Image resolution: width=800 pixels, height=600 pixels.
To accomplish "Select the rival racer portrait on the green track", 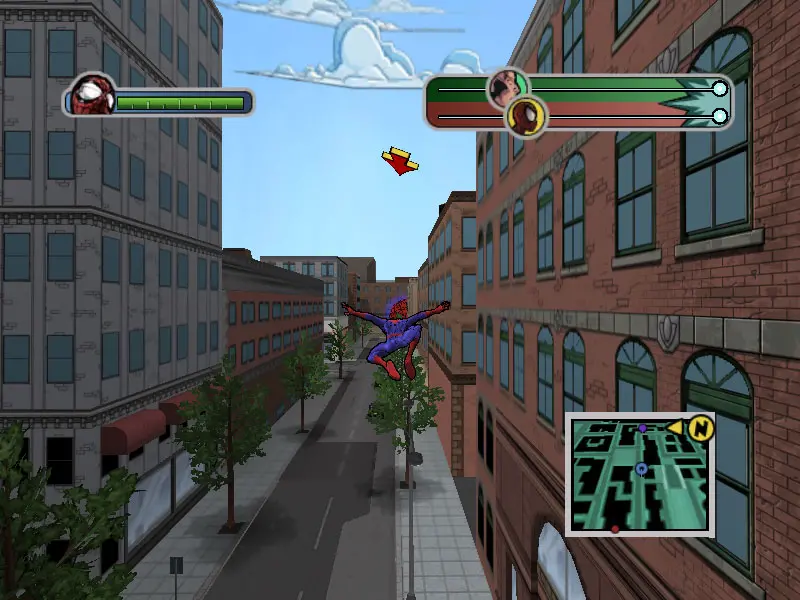I will pos(506,87).
